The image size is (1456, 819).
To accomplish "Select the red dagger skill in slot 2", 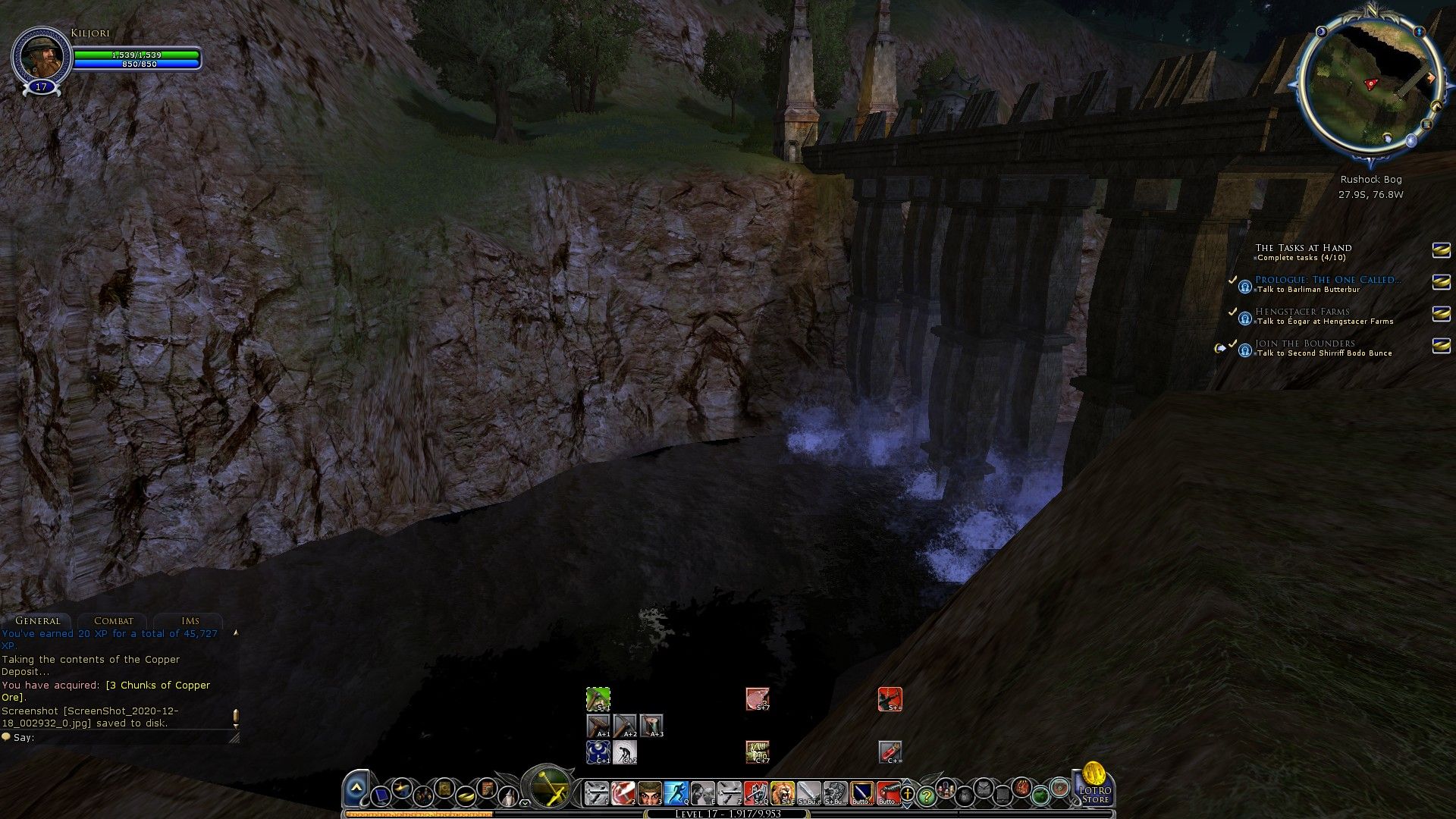I will 623,793.
